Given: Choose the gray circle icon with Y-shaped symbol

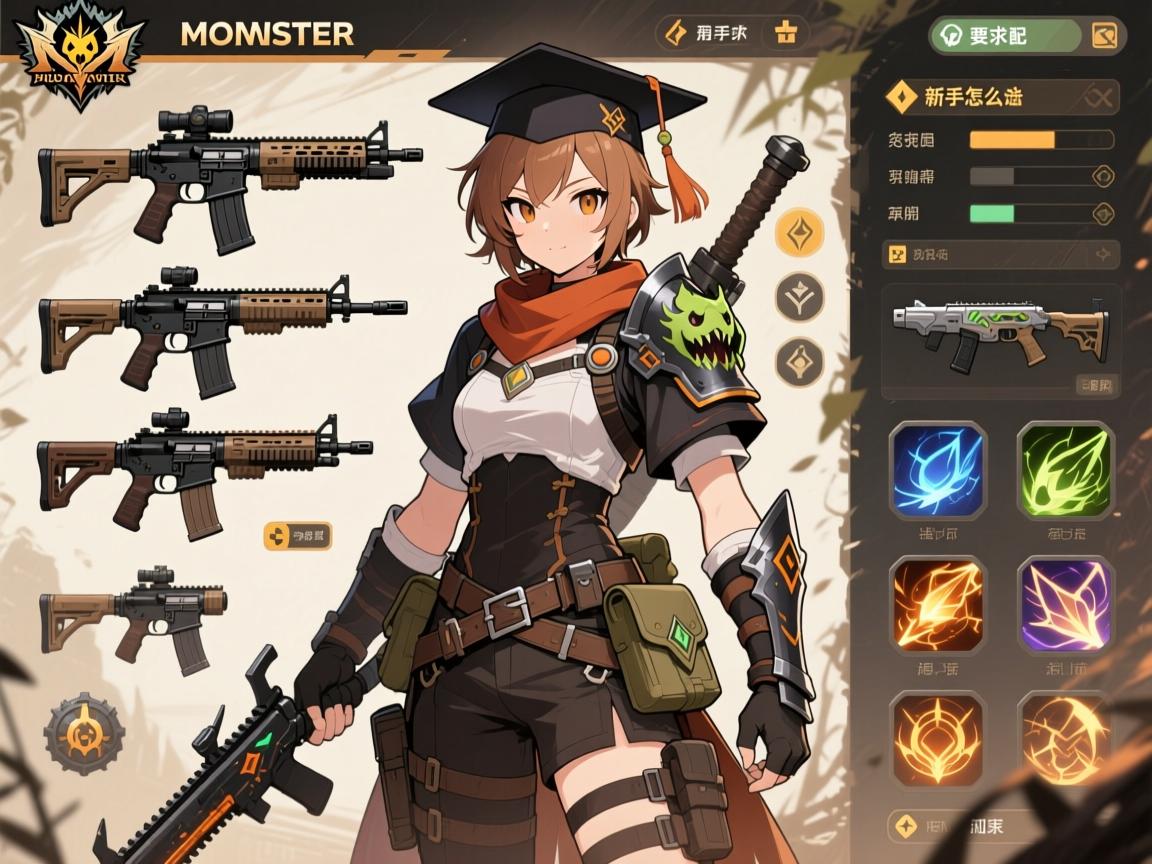Looking at the screenshot, I should [800, 297].
